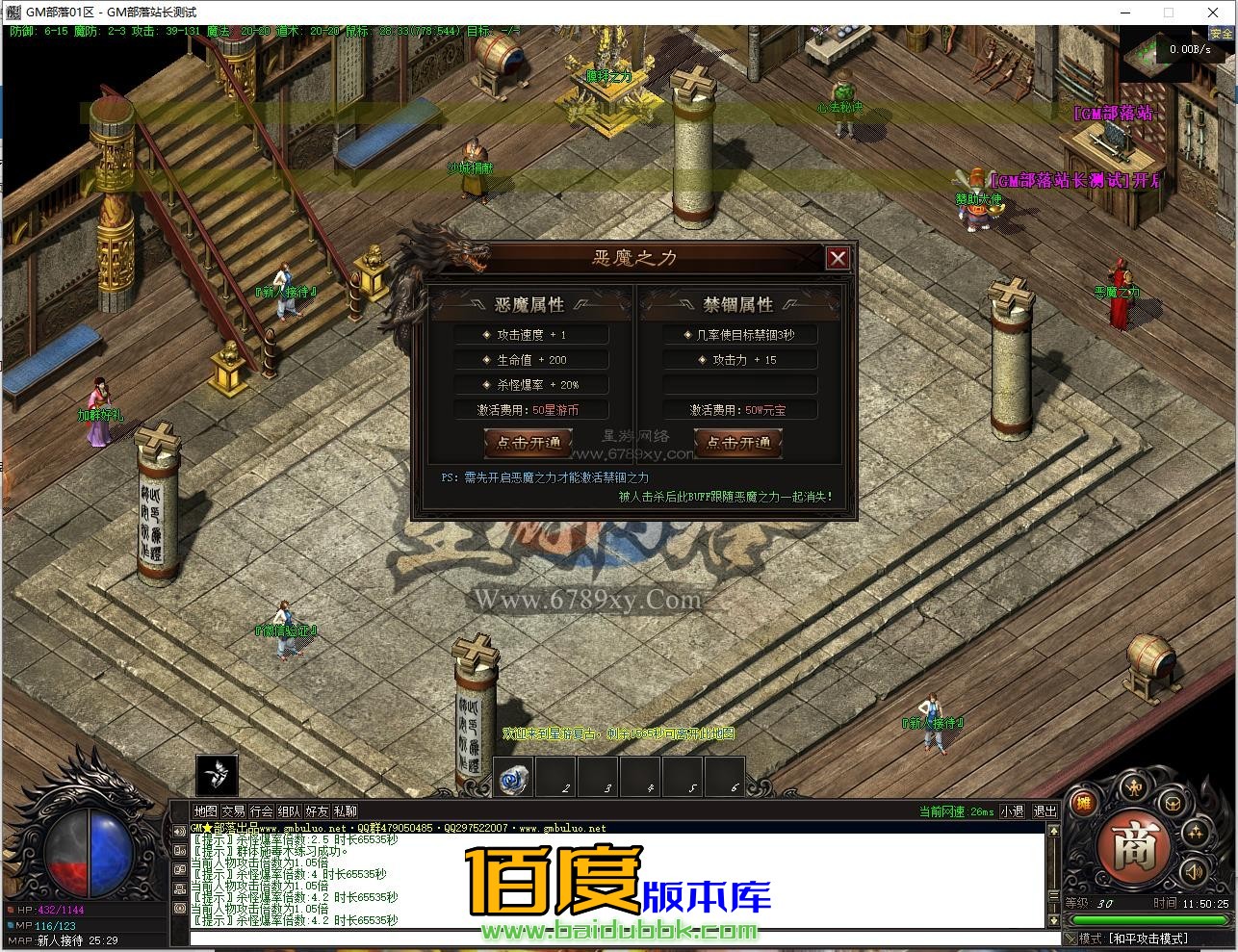The image size is (1238, 952).
Task: Click 点击开通 under 禁锢属性
Action: point(738,444)
